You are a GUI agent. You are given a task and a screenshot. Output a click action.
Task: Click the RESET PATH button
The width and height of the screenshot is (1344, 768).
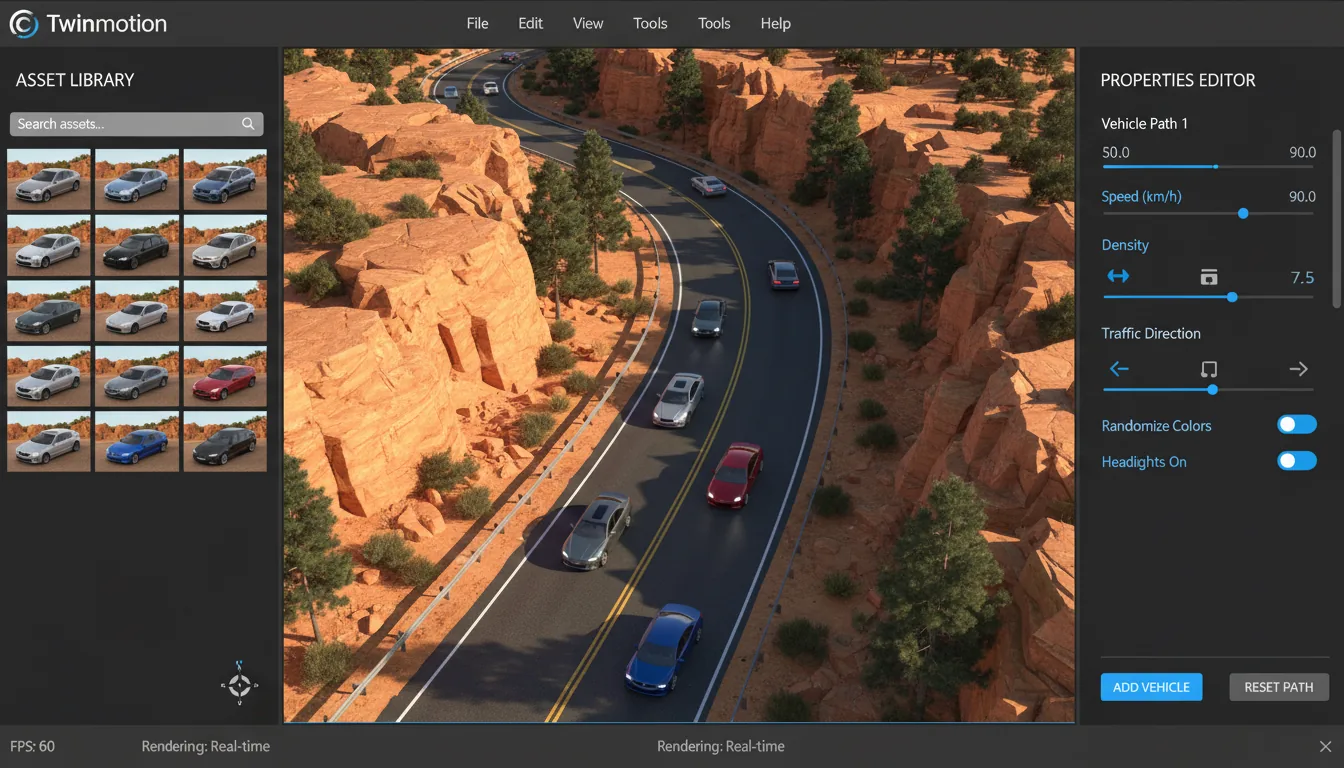coord(1278,687)
